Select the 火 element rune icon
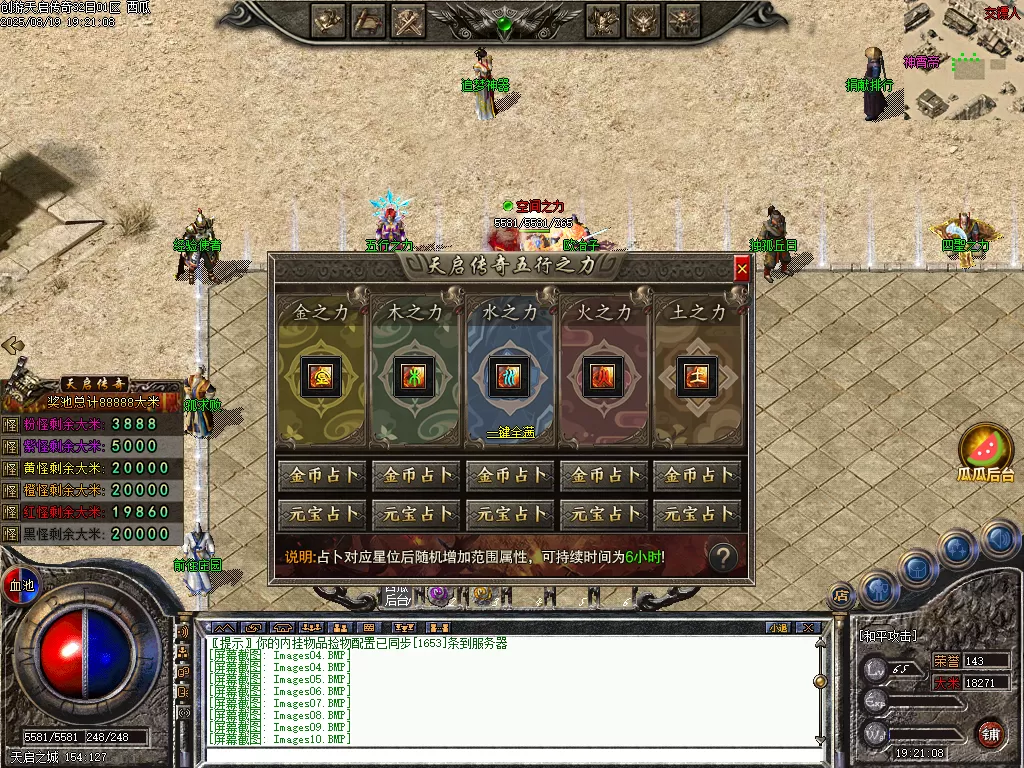The height and width of the screenshot is (768, 1024). pyautogui.click(x=603, y=376)
